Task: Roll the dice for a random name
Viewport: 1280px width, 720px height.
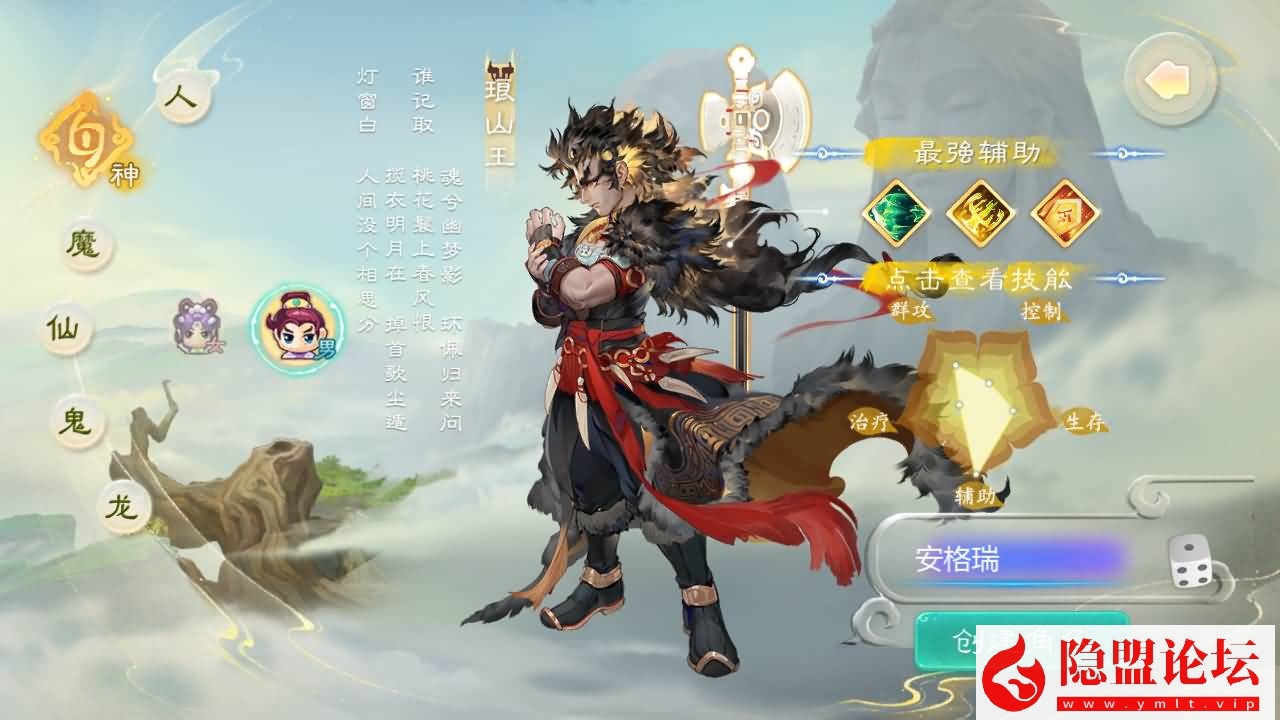Action: point(1190,560)
